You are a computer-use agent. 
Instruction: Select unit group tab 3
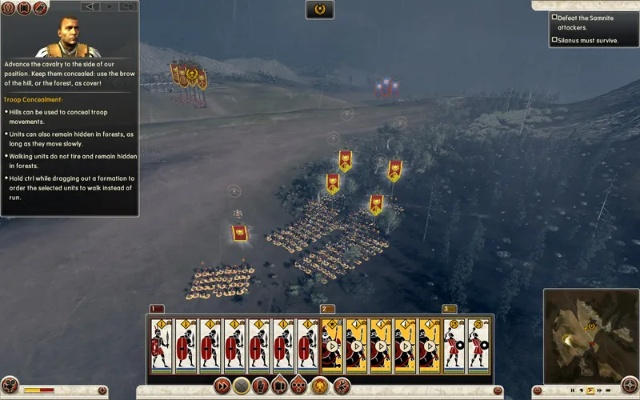449,309
